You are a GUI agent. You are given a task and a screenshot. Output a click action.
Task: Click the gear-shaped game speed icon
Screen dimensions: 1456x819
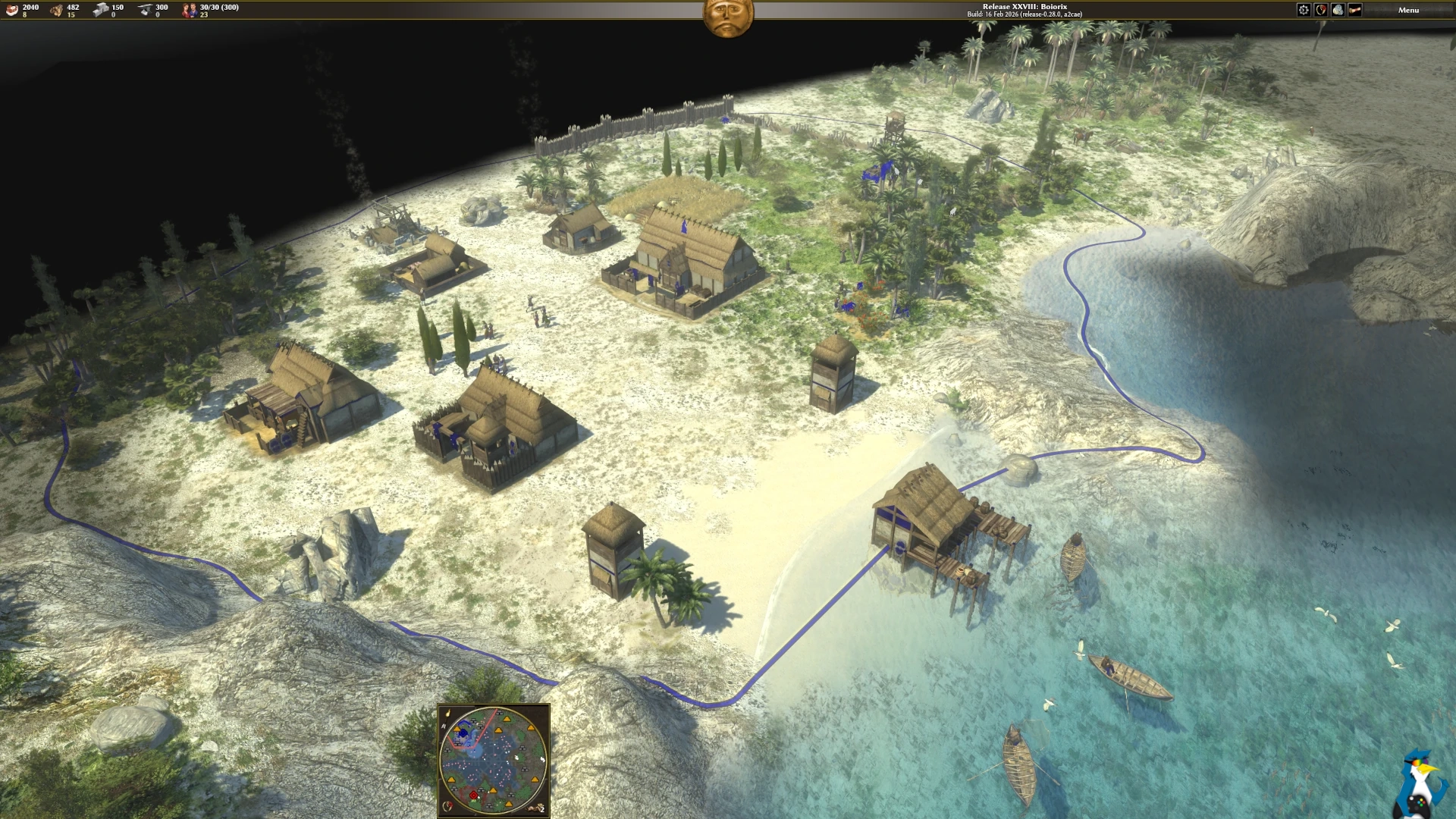1304,10
